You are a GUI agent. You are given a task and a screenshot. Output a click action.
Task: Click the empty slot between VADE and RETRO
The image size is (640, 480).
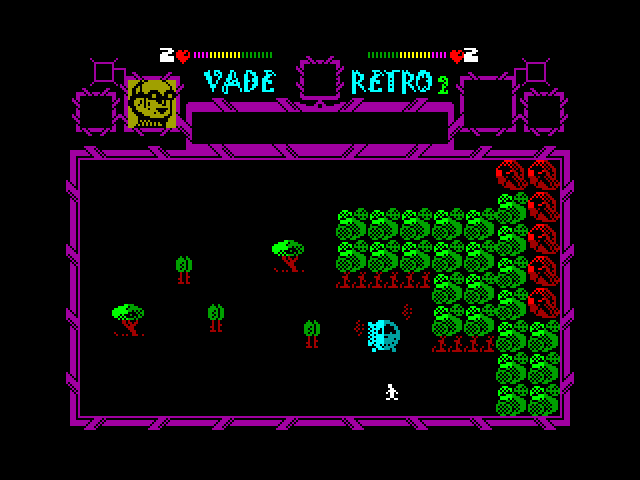(x=320, y=79)
